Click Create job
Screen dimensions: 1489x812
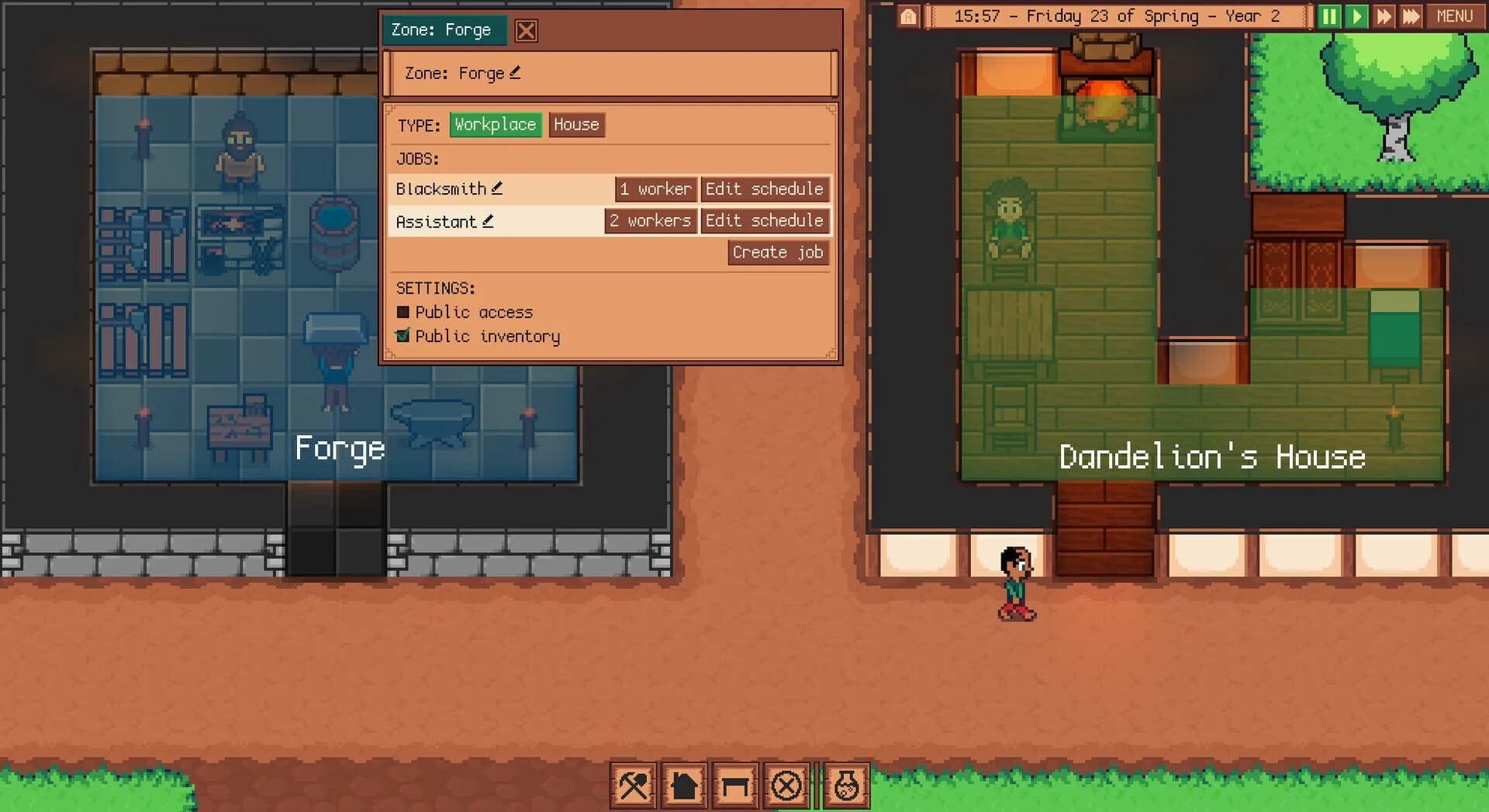(777, 252)
